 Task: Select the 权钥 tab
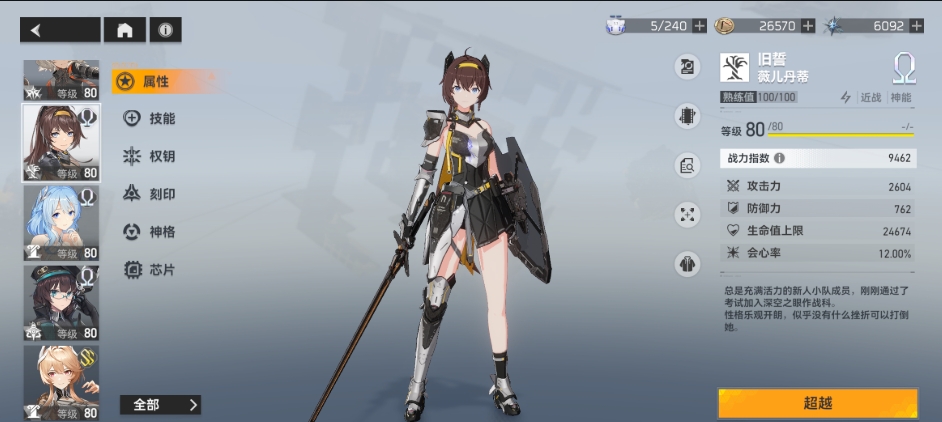click(150, 156)
